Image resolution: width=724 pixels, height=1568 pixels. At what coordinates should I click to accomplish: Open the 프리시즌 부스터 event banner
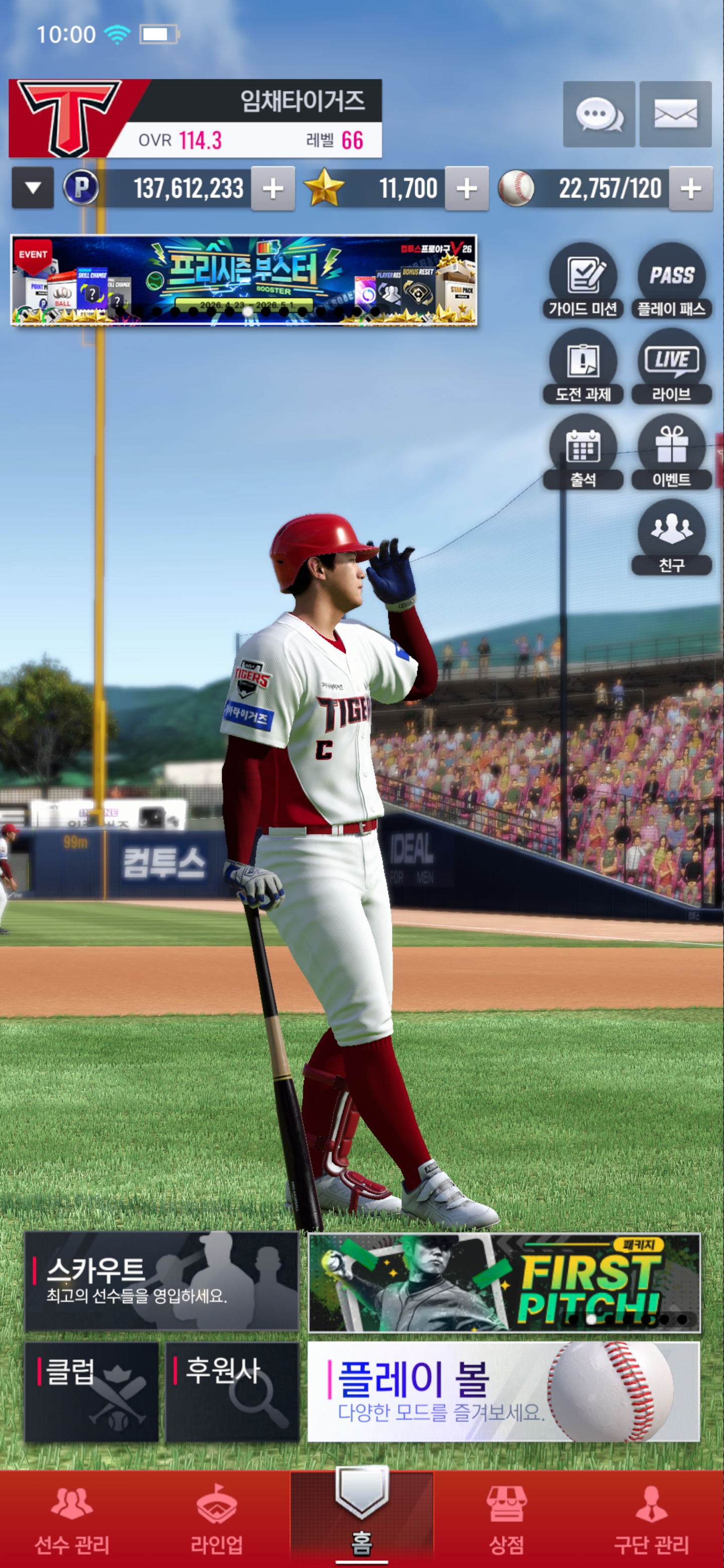(x=243, y=280)
